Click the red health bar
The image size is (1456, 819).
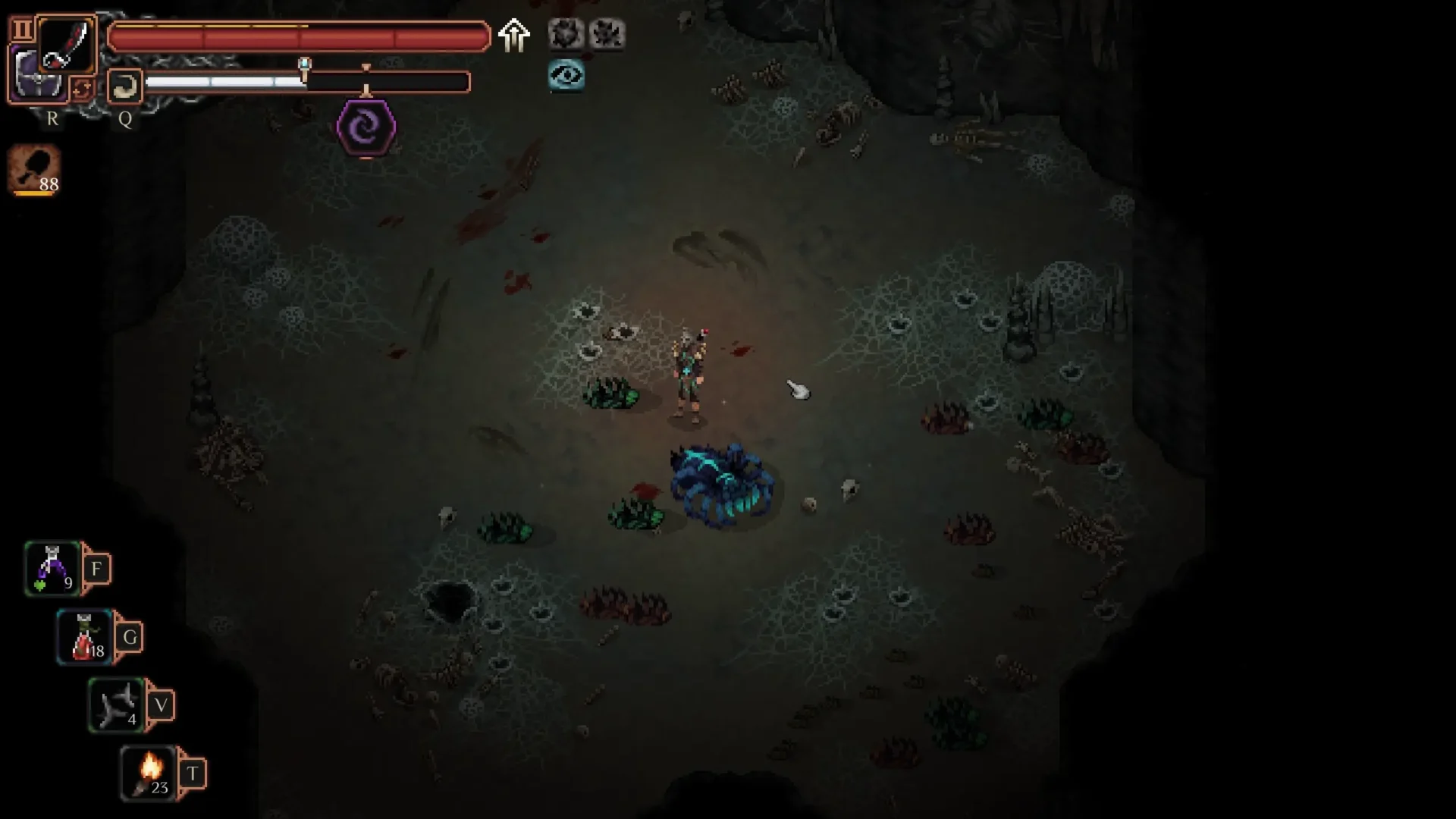tap(300, 35)
